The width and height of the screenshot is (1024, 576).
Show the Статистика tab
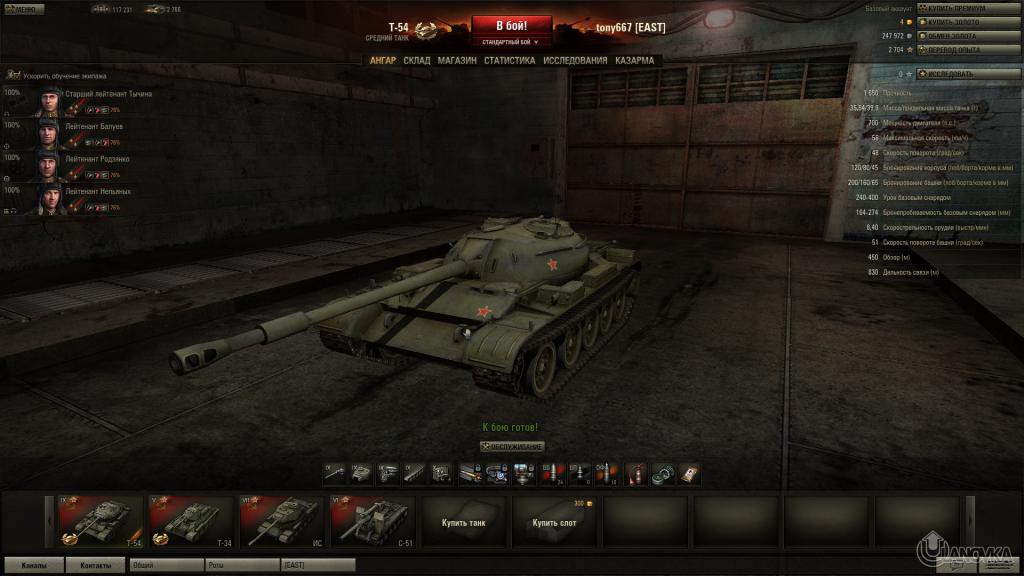point(509,60)
